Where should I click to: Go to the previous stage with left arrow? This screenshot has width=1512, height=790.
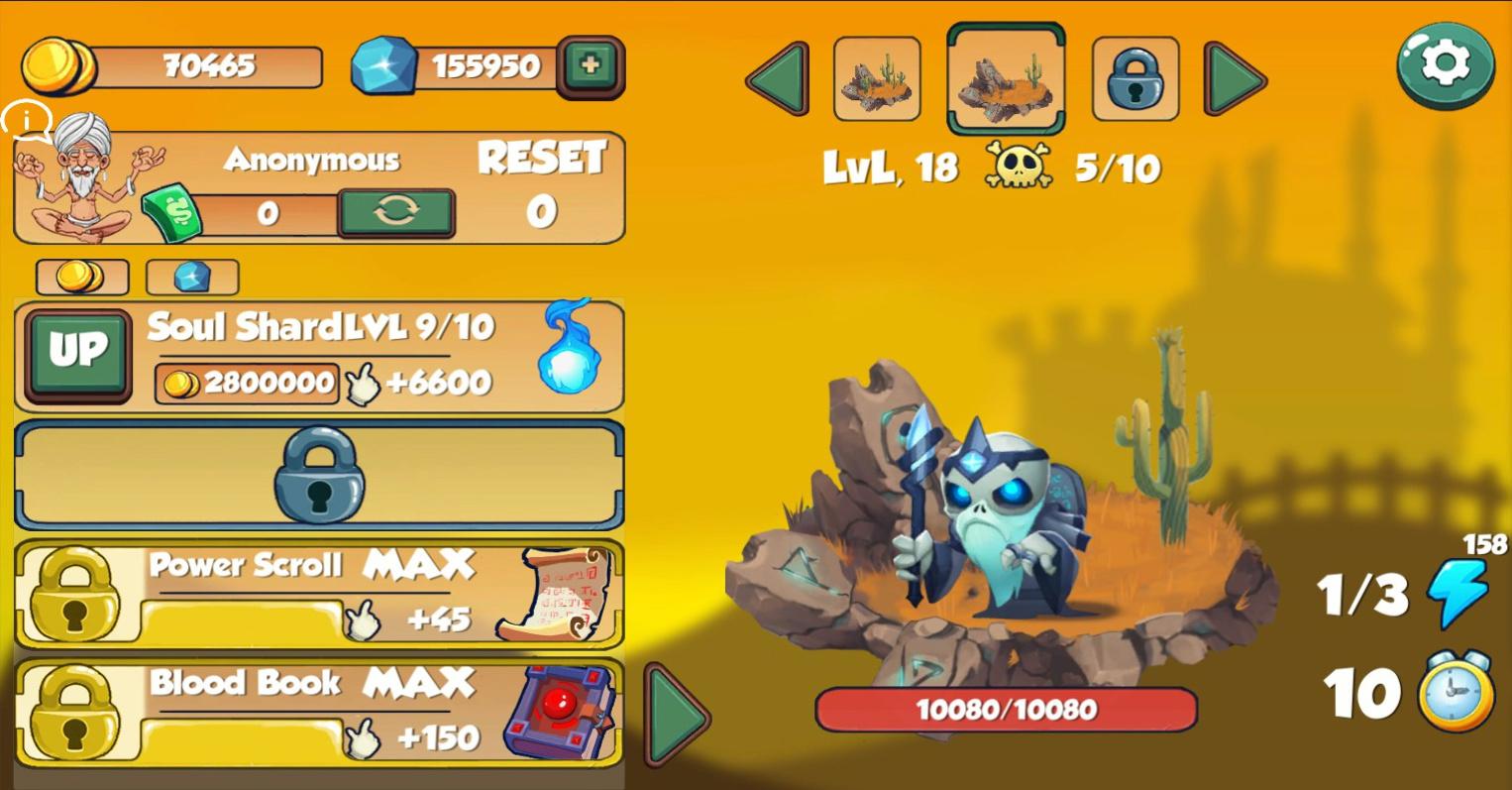778,78
